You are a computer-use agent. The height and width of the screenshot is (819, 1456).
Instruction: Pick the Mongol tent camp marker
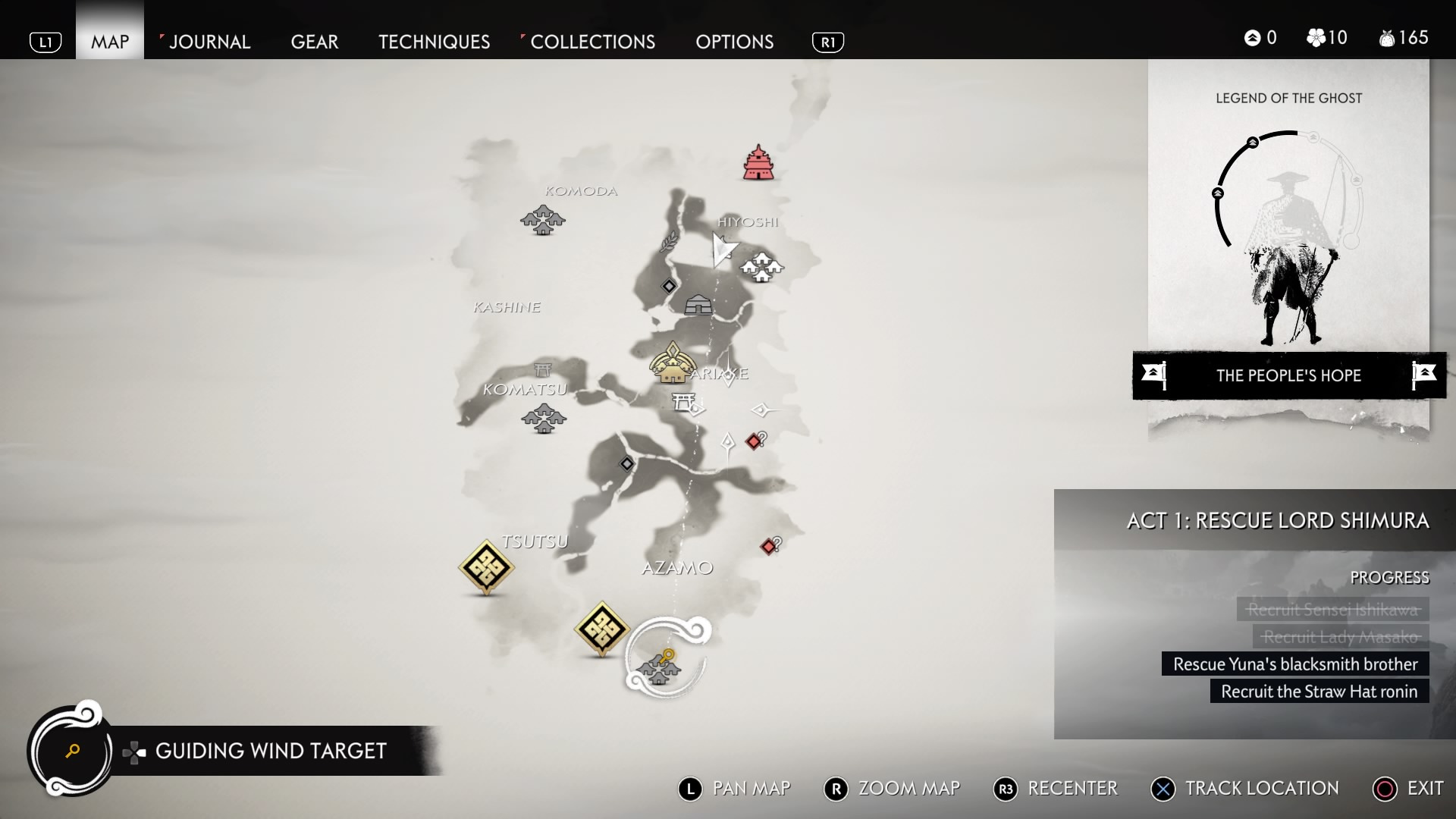click(x=698, y=305)
